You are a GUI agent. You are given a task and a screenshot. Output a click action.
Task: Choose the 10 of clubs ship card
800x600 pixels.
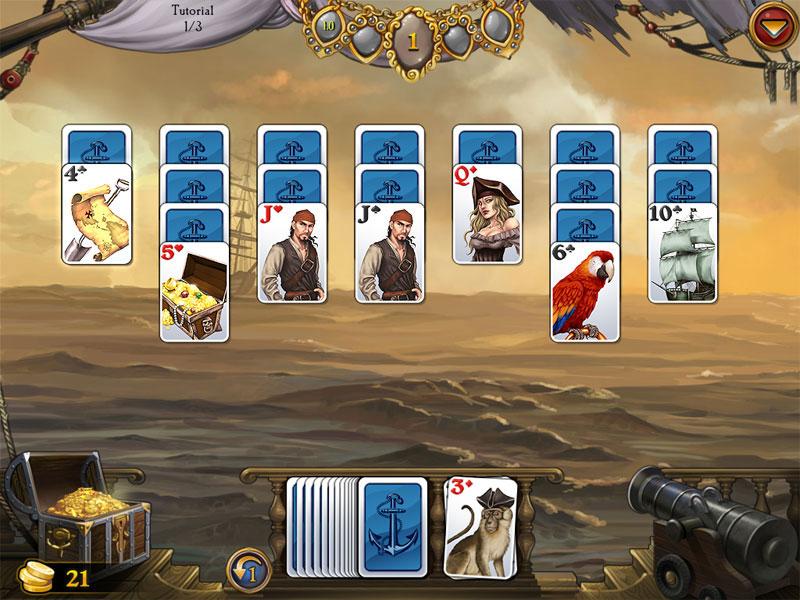click(x=684, y=252)
